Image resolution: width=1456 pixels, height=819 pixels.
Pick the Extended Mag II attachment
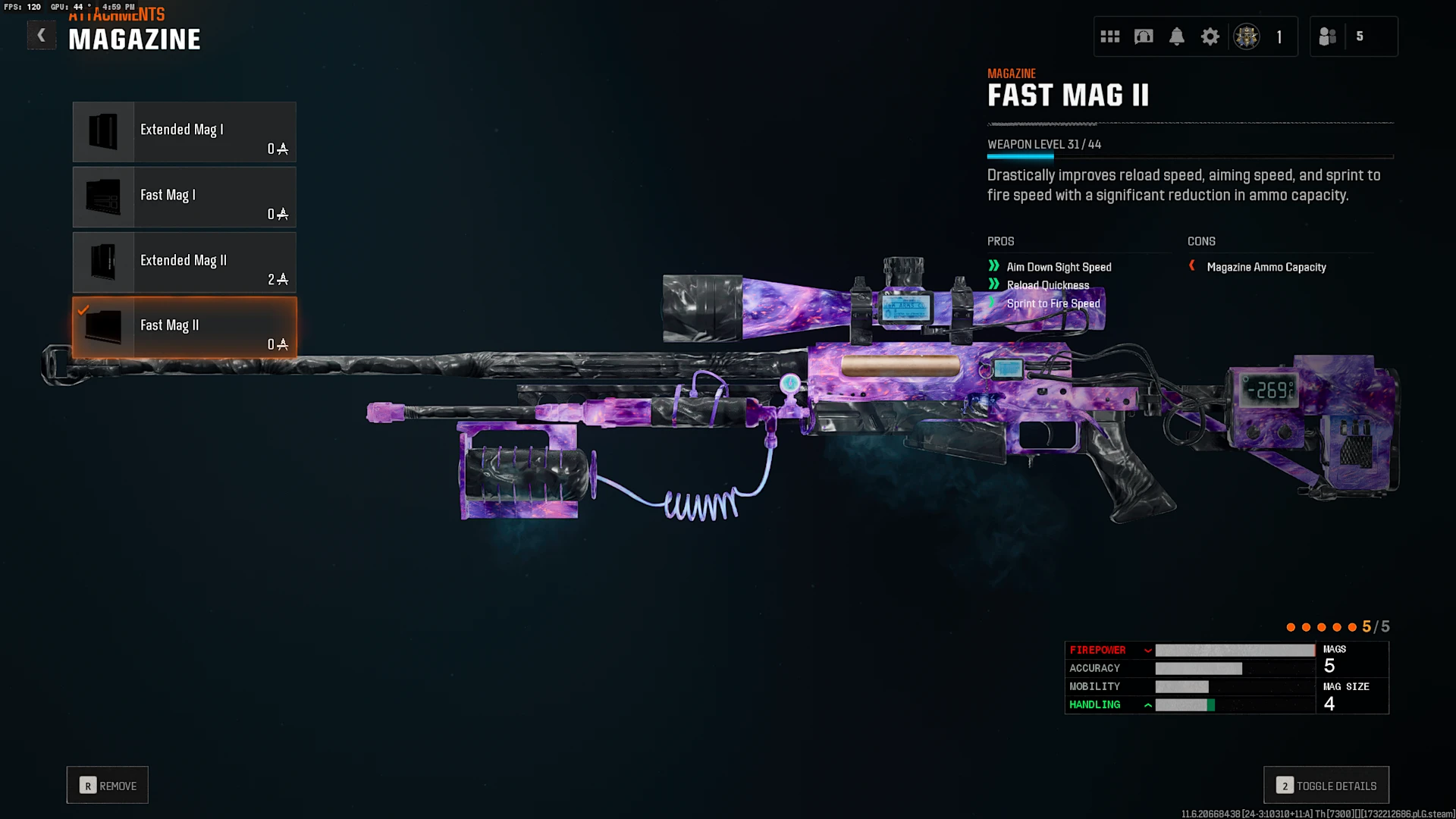tap(184, 262)
